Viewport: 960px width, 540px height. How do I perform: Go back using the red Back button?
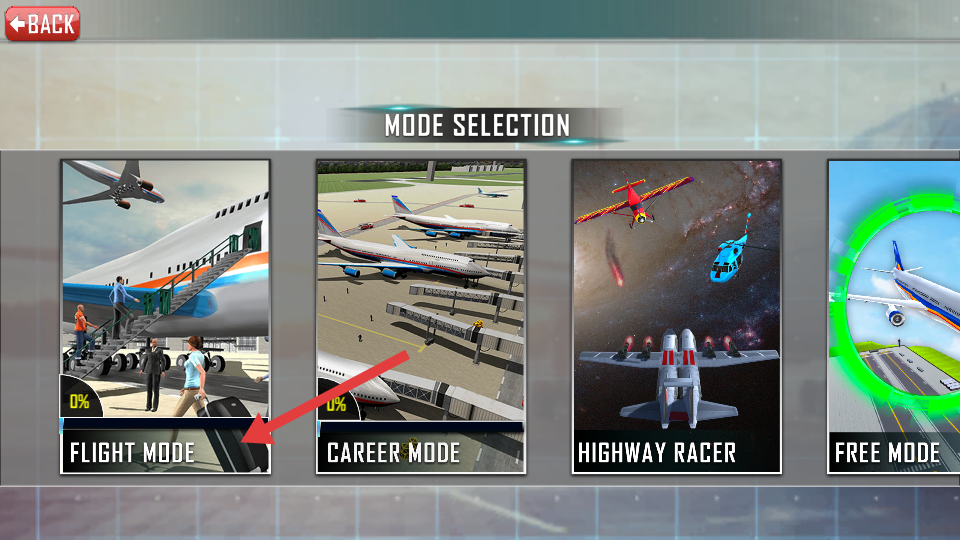[x=42, y=23]
